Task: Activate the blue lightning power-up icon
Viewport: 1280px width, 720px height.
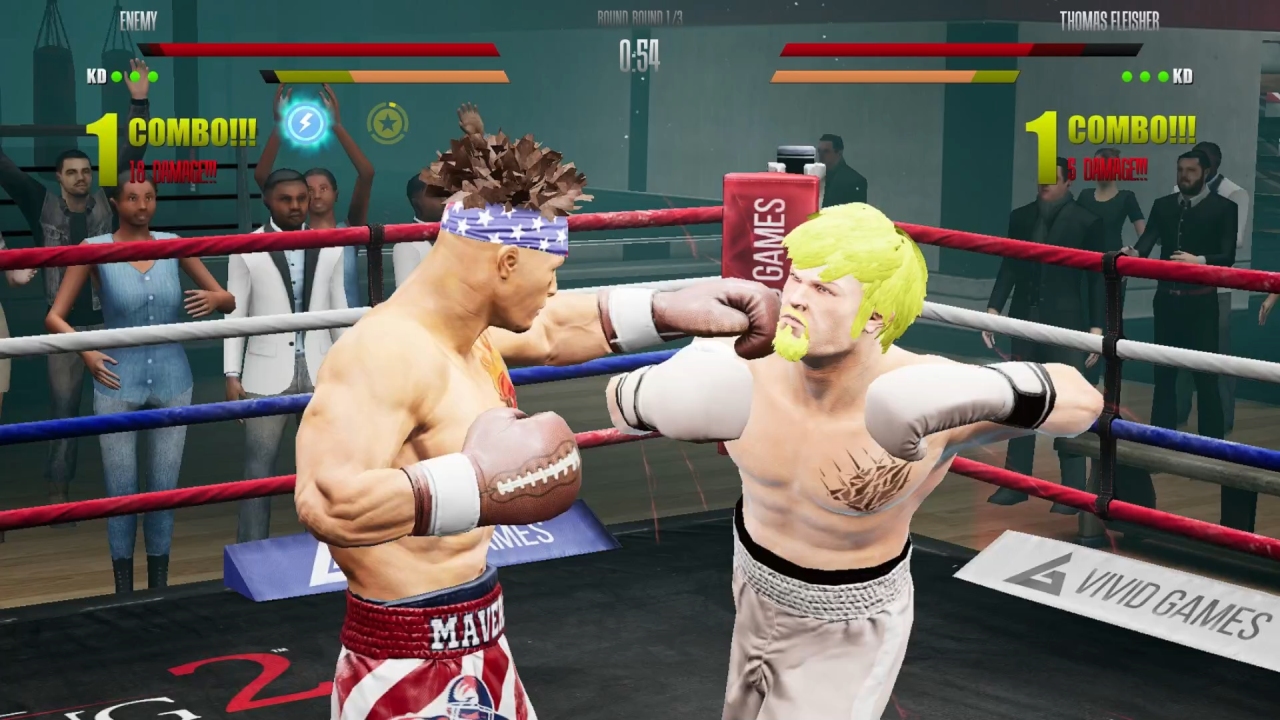Action: coord(307,122)
